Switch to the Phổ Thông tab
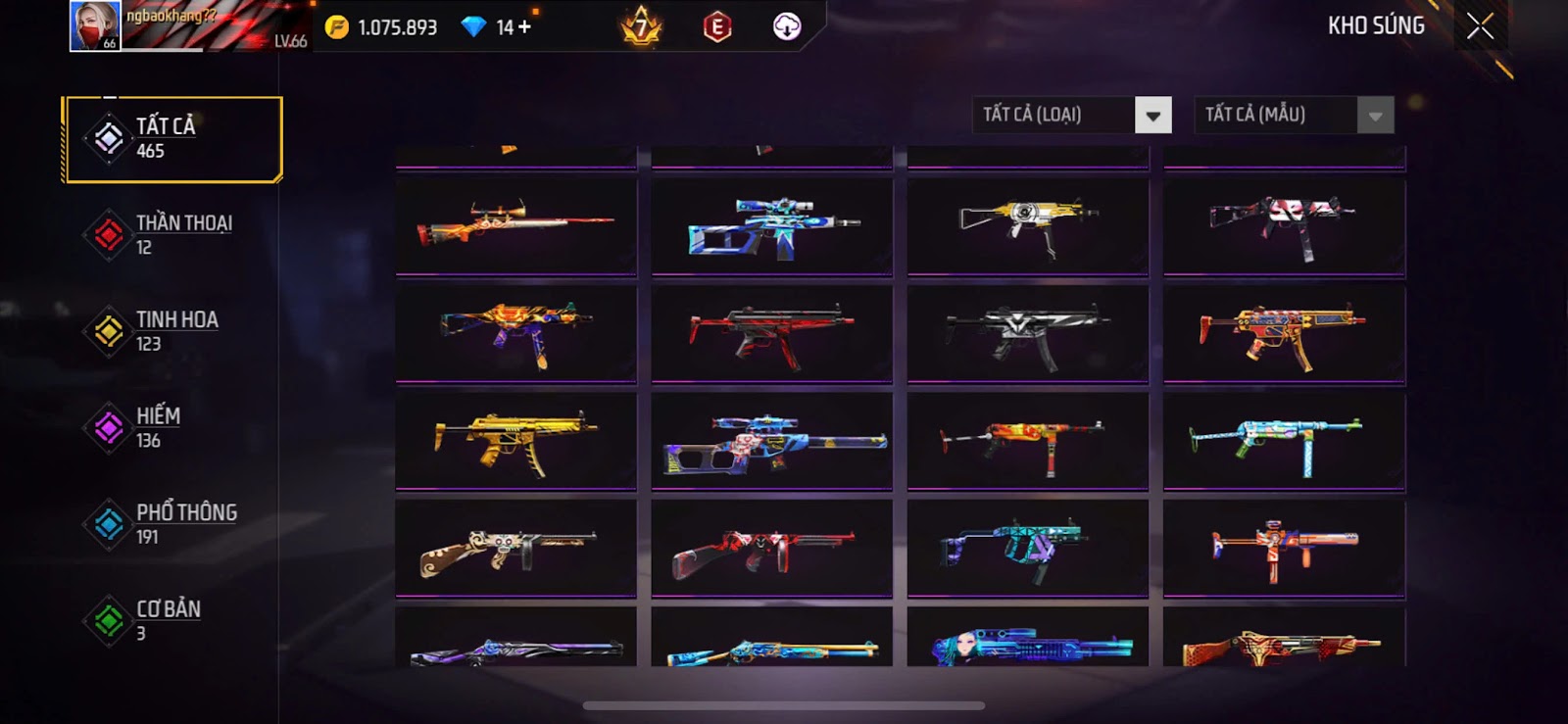1568x724 pixels. click(172, 524)
